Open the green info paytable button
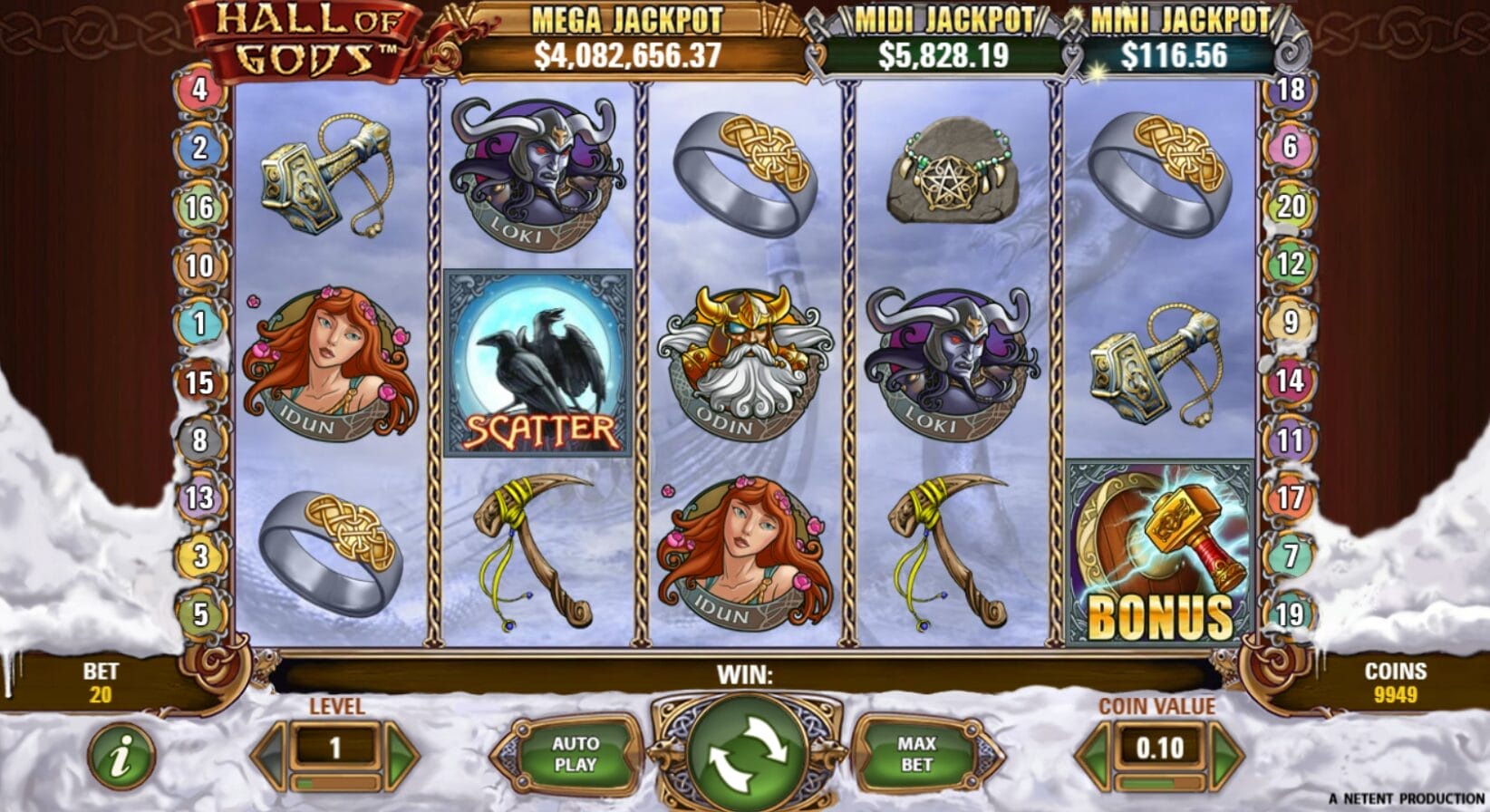 pyautogui.click(x=121, y=756)
